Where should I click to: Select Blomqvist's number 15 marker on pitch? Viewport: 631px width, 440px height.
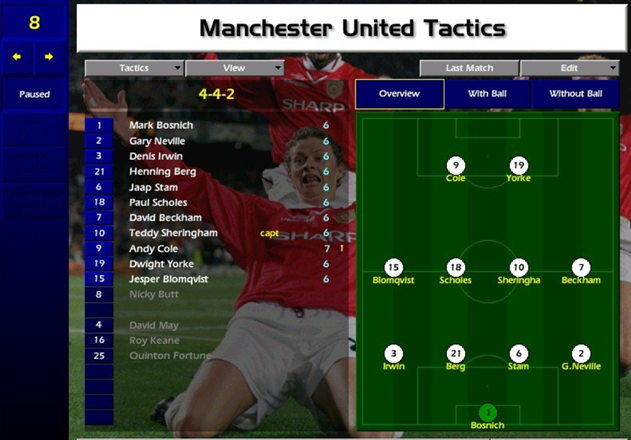[393, 267]
